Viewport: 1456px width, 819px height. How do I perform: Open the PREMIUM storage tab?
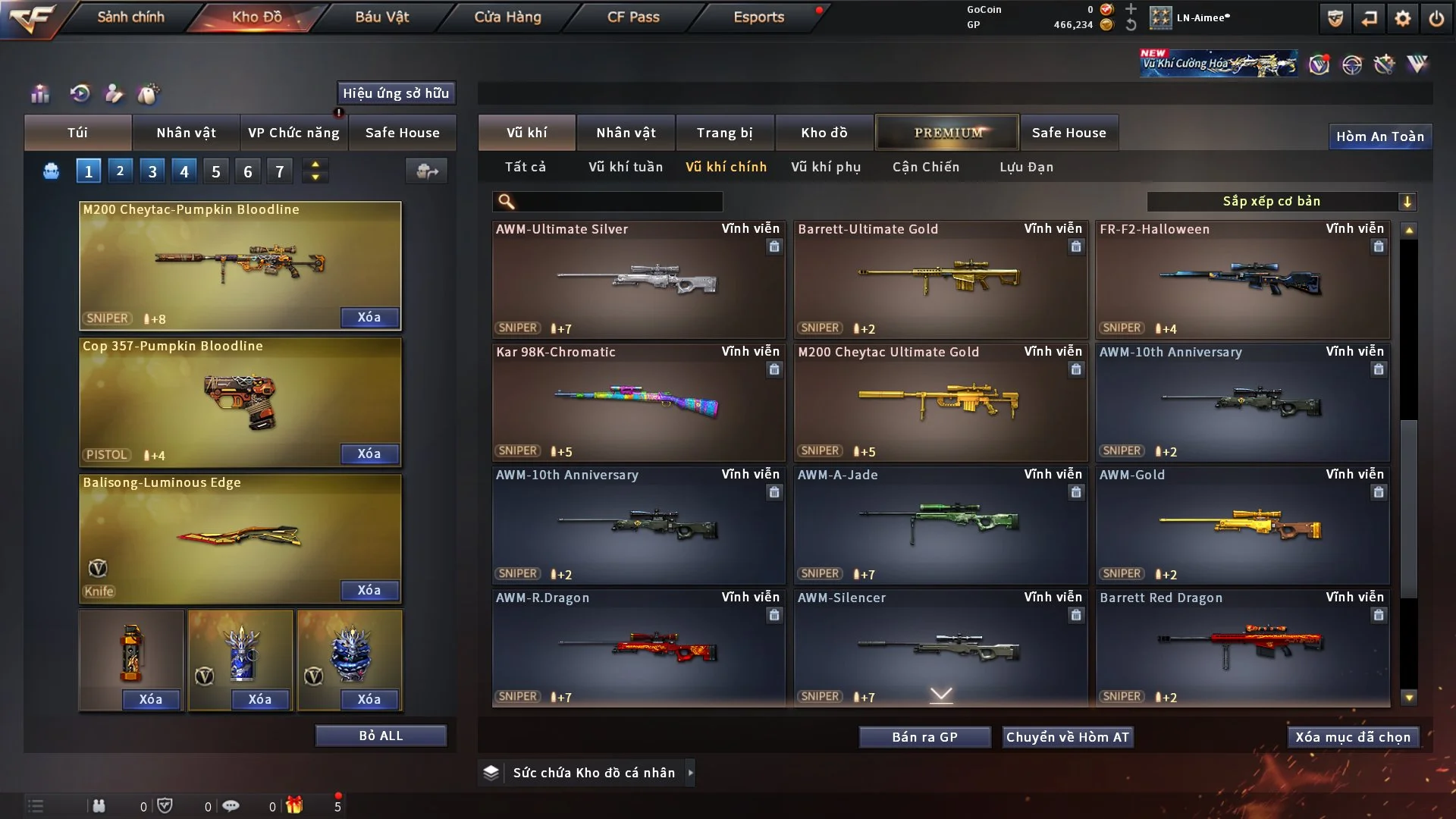coord(947,133)
